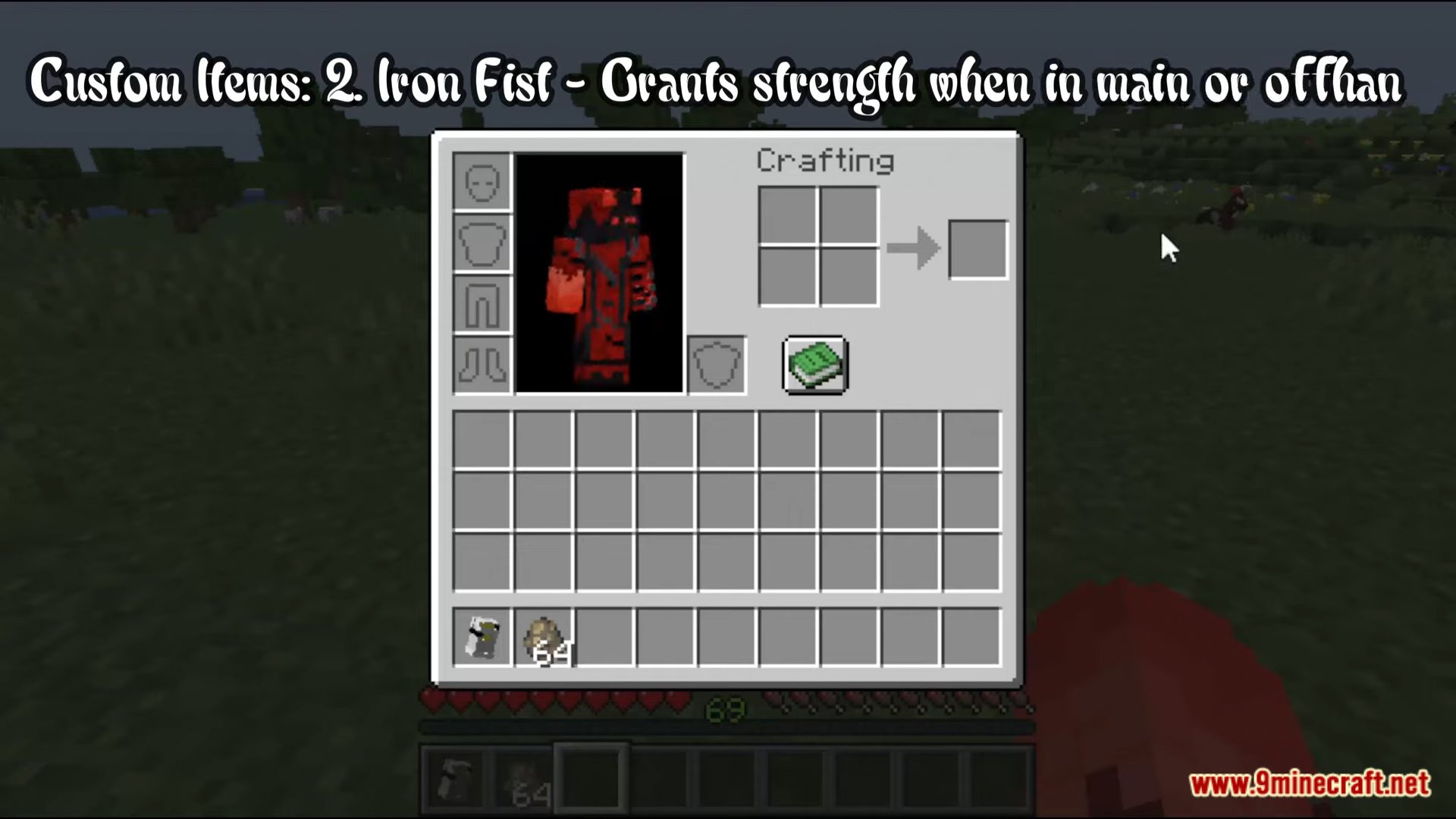Click the empty offhand shield slot

point(716,365)
